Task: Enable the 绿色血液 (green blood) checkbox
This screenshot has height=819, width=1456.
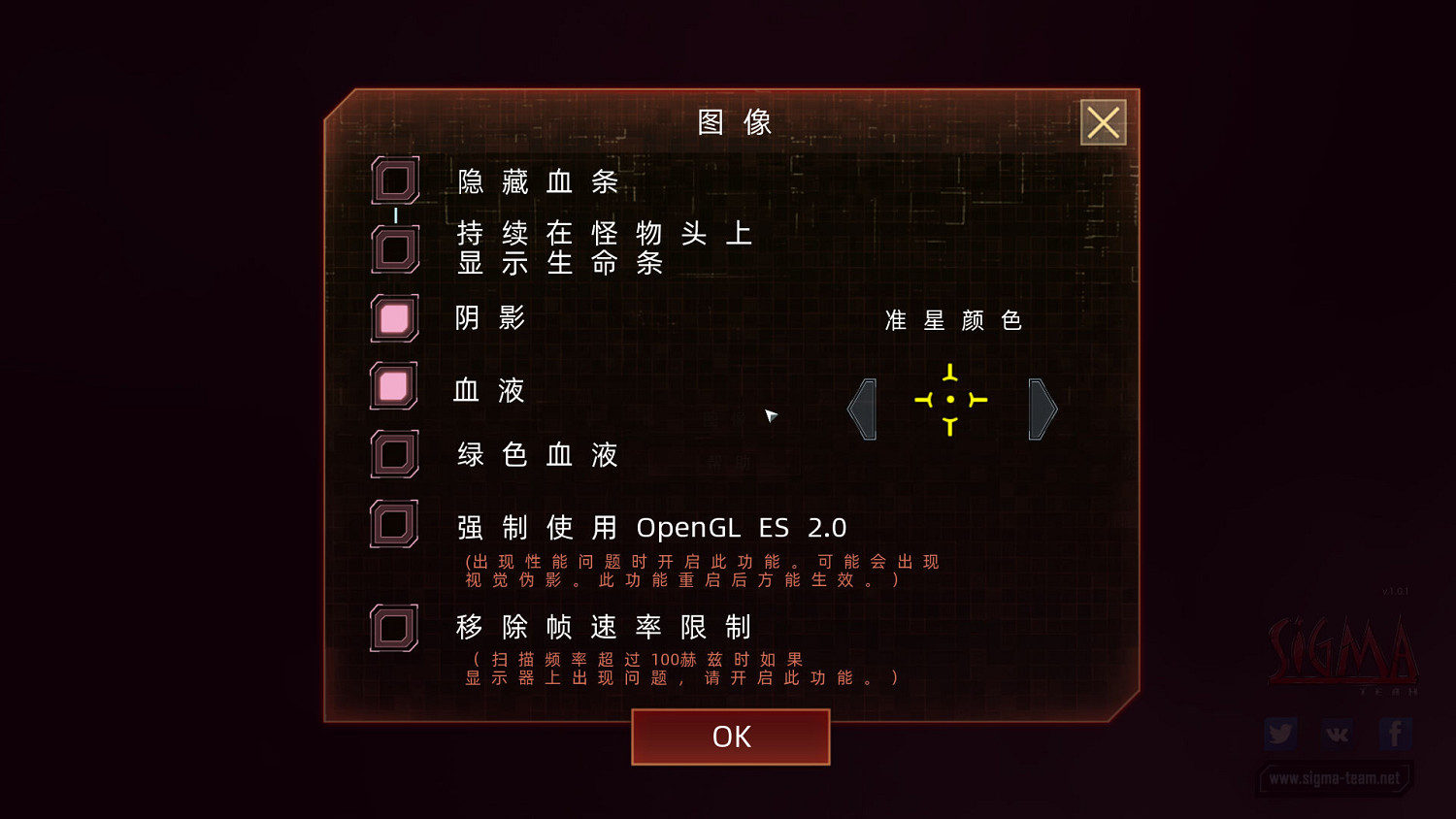Action: tap(394, 453)
